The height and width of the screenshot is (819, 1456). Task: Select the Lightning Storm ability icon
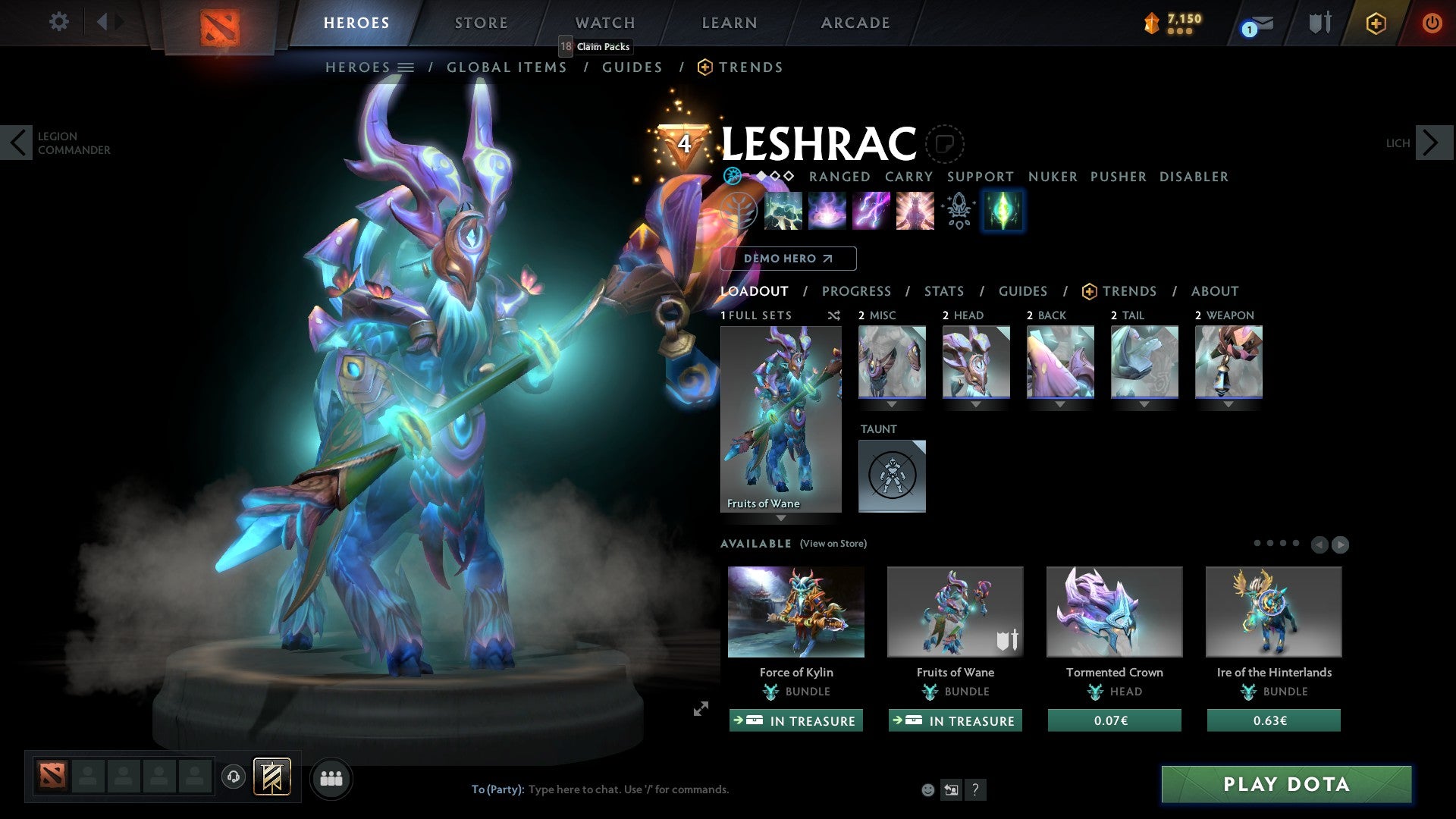(871, 211)
